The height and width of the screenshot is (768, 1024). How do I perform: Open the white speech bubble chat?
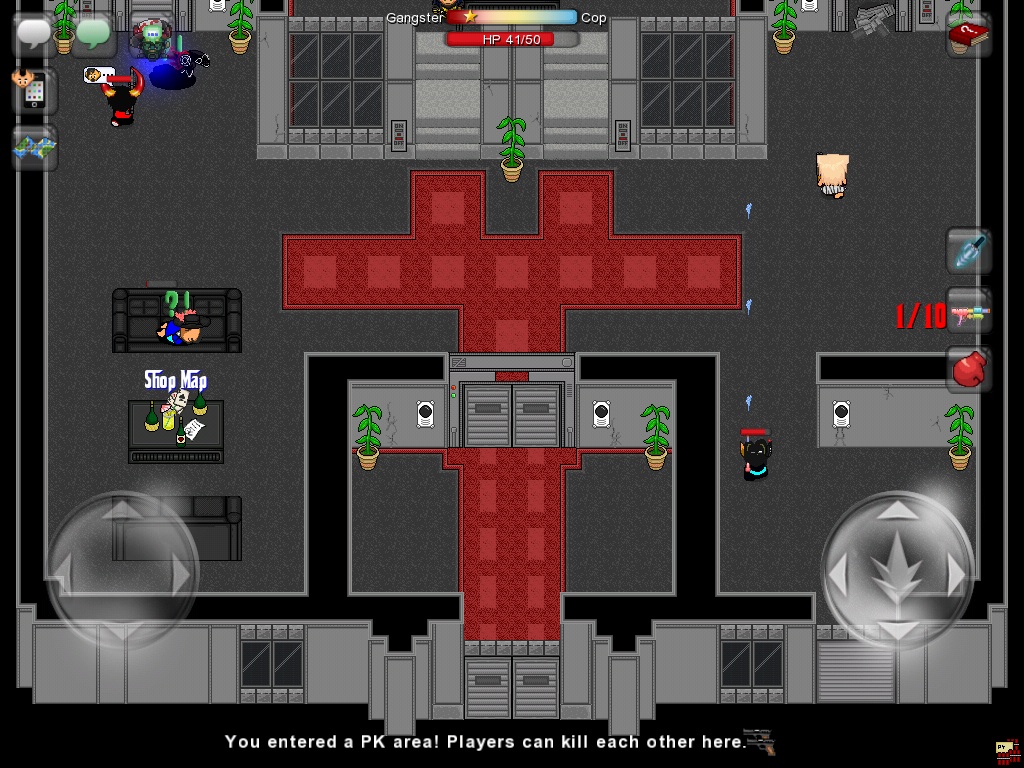[34, 35]
